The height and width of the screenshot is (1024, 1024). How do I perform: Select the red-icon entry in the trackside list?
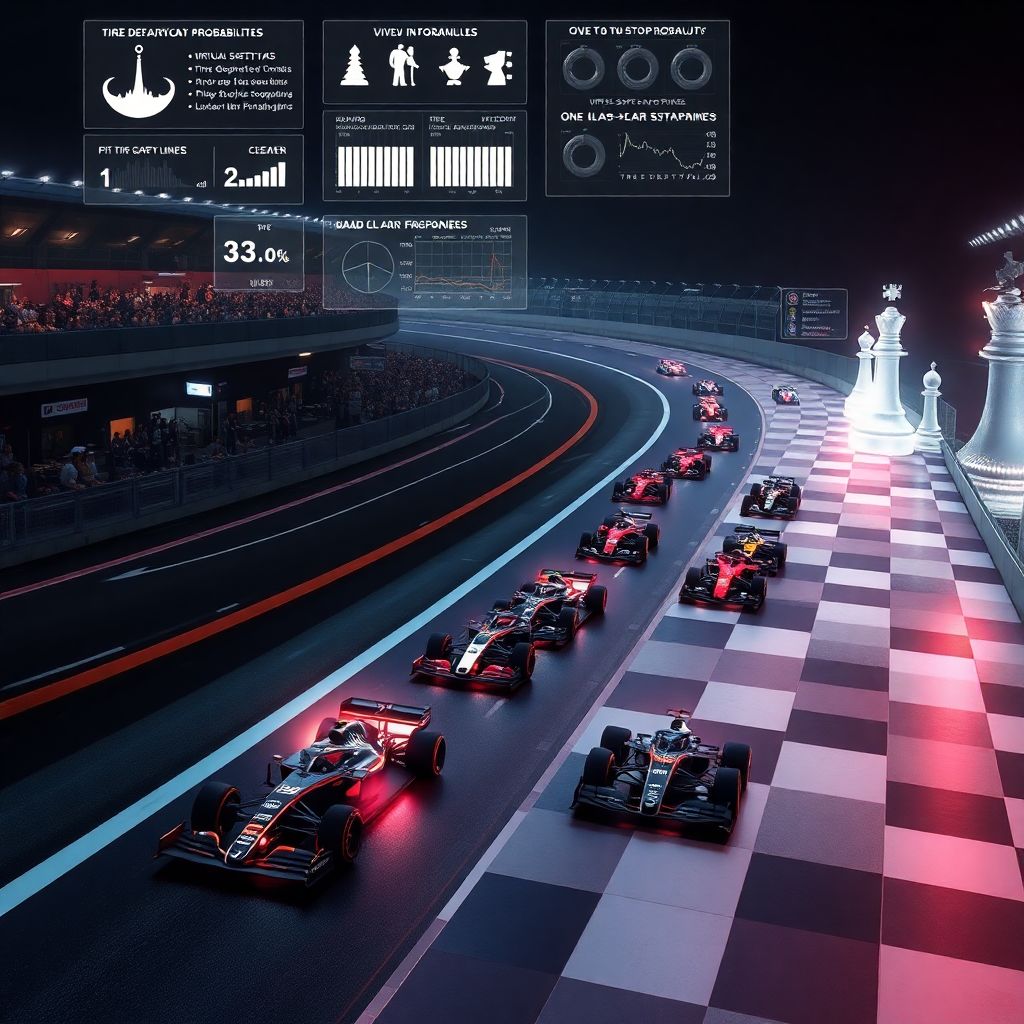(x=792, y=297)
